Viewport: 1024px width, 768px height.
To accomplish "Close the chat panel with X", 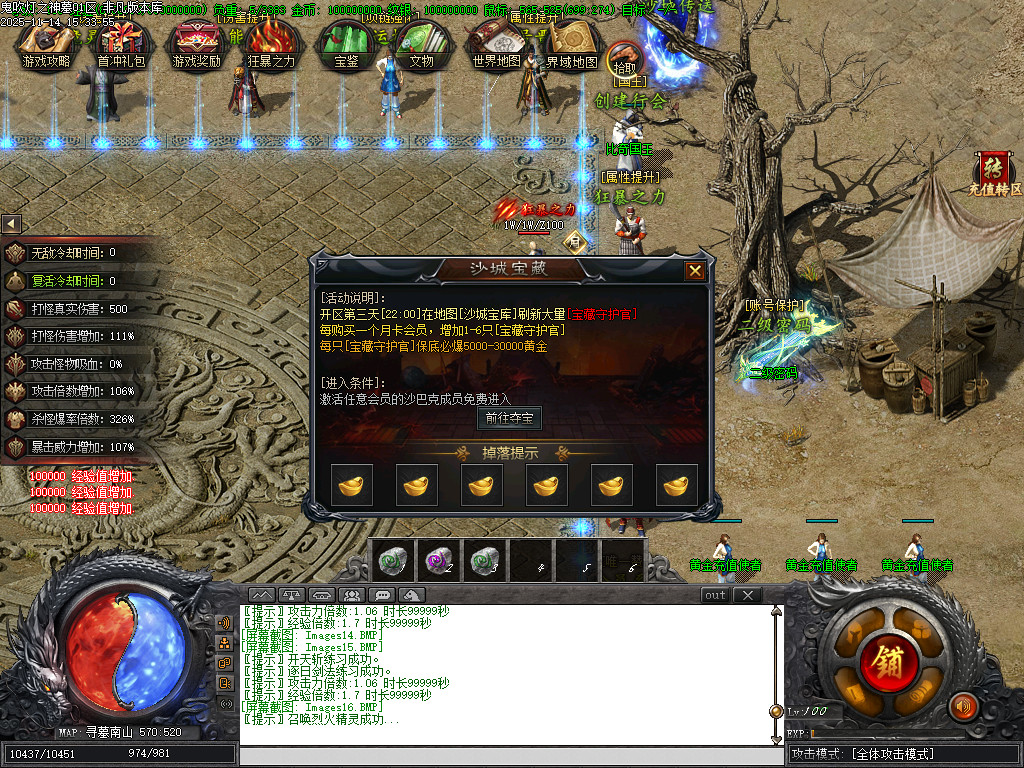I will tap(747, 595).
